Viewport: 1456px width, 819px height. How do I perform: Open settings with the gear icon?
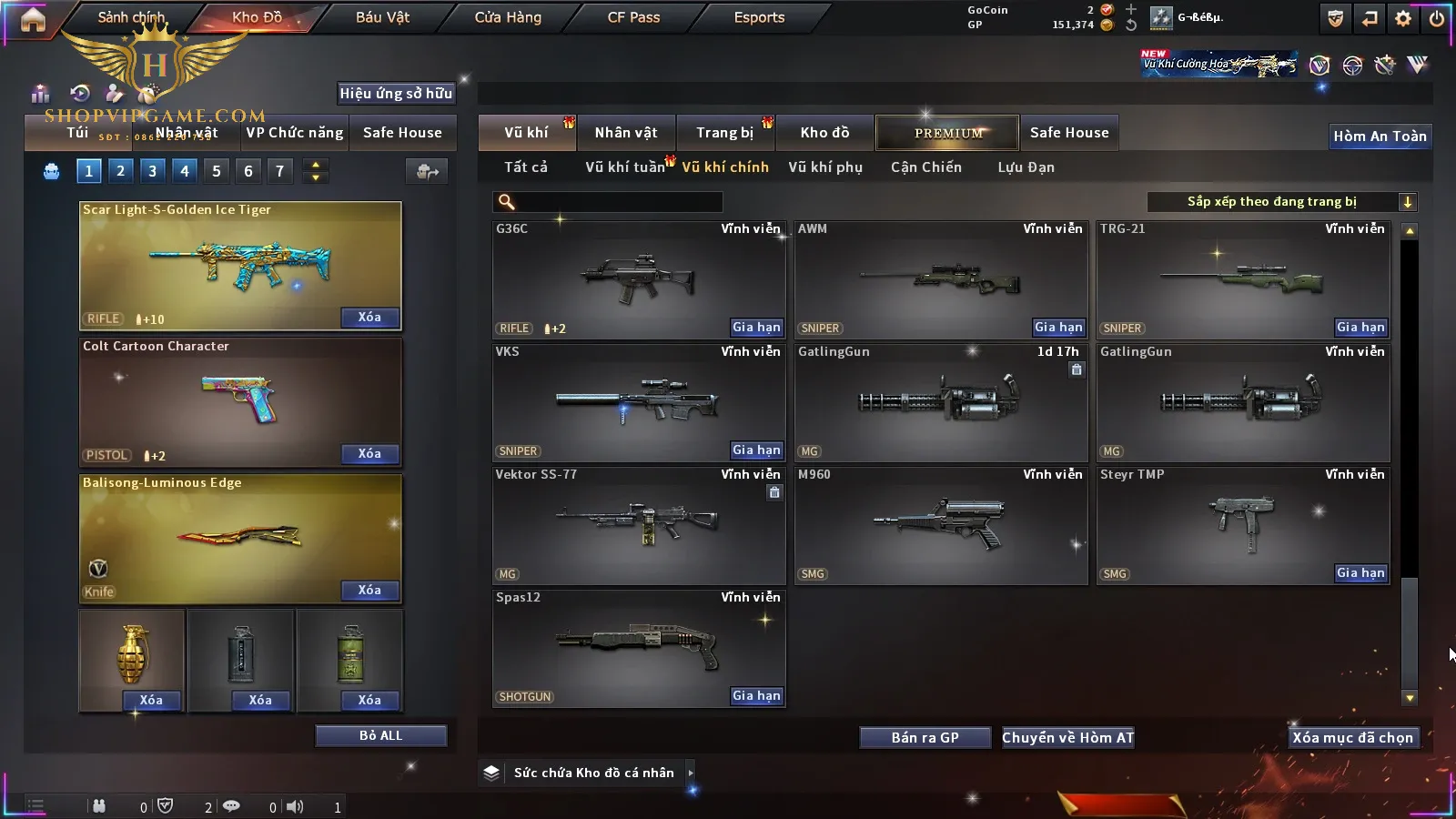tap(1403, 18)
